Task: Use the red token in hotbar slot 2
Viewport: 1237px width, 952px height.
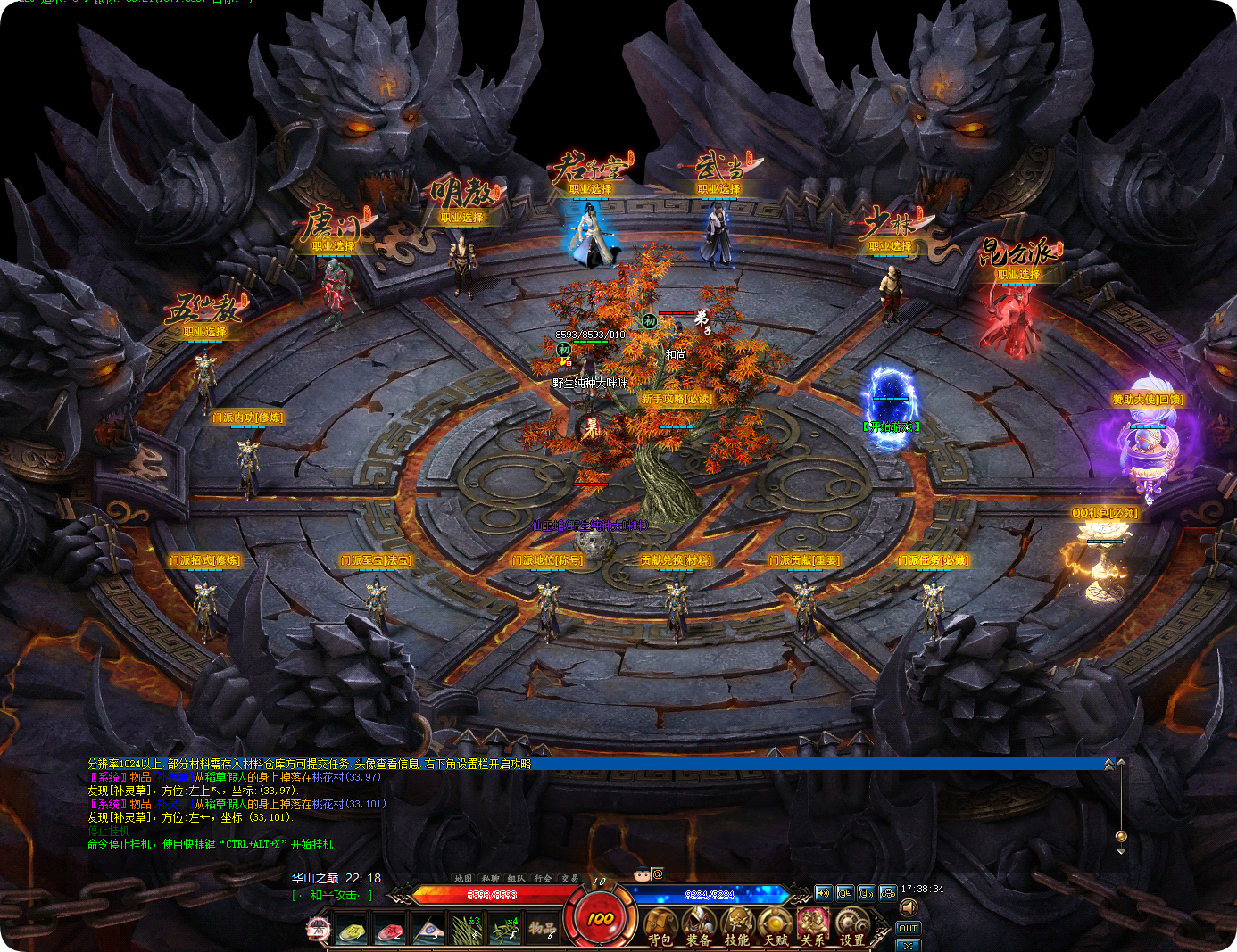Action: tap(390, 931)
